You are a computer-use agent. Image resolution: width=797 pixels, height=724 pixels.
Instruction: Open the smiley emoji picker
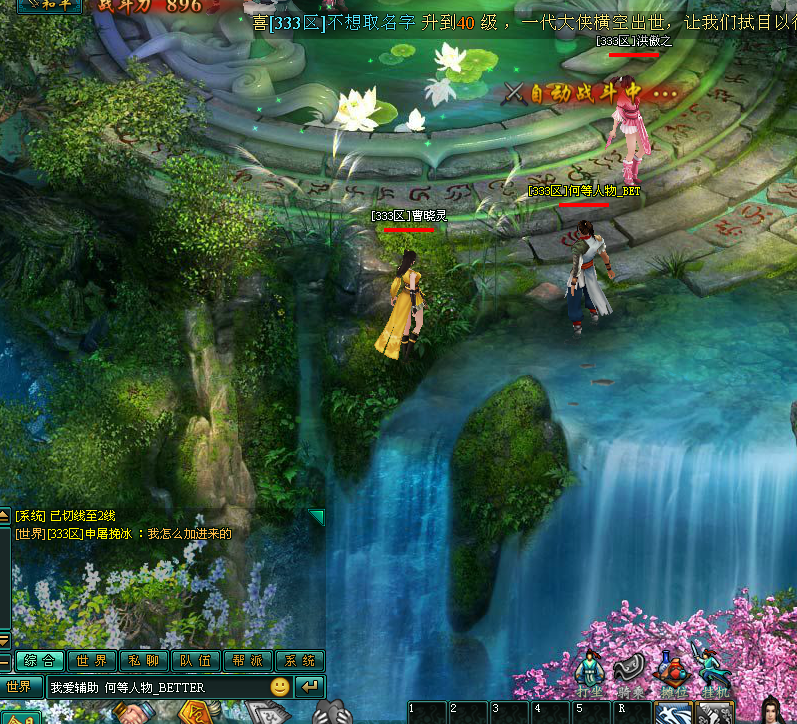(x=280, y=687)
